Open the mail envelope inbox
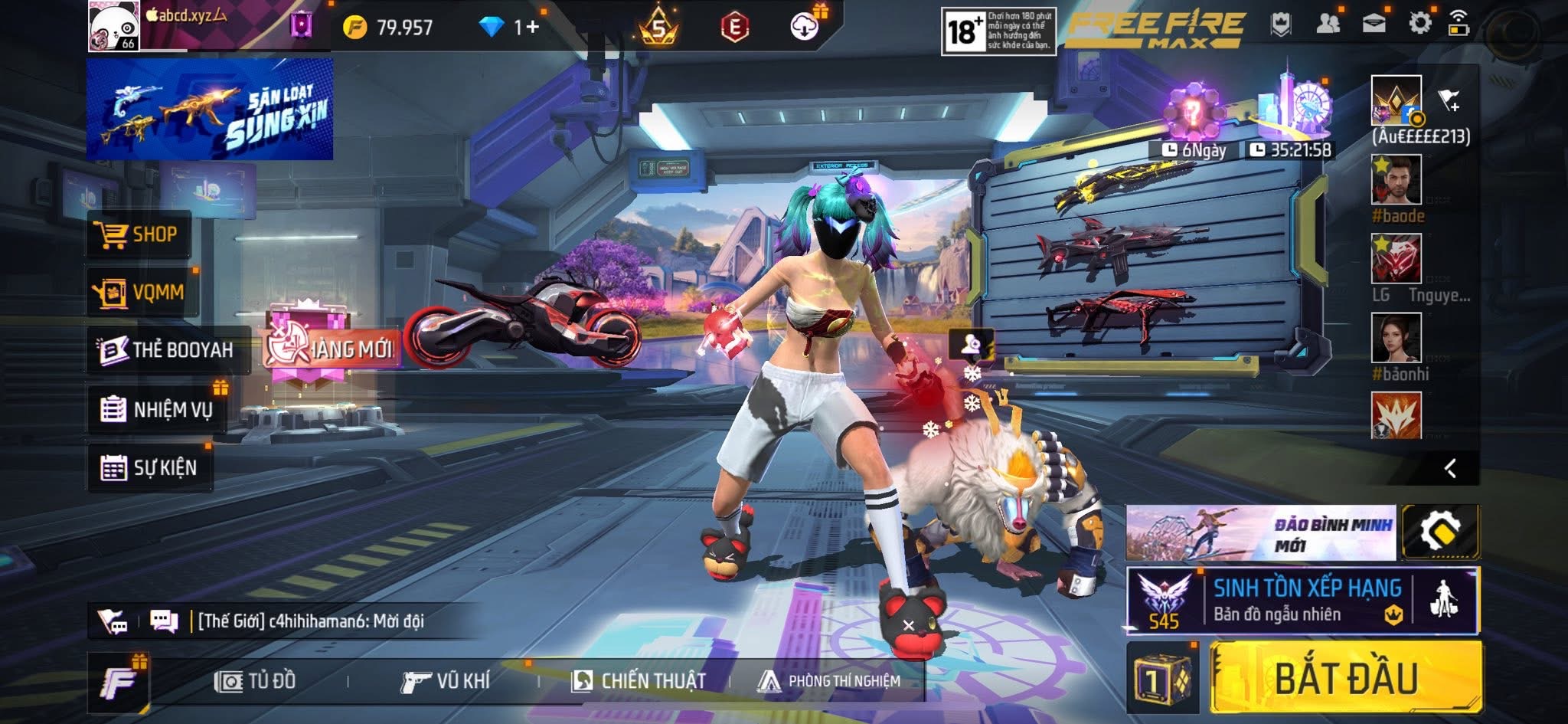This screenshot has height=724, width=1568. pos(1374,24)
